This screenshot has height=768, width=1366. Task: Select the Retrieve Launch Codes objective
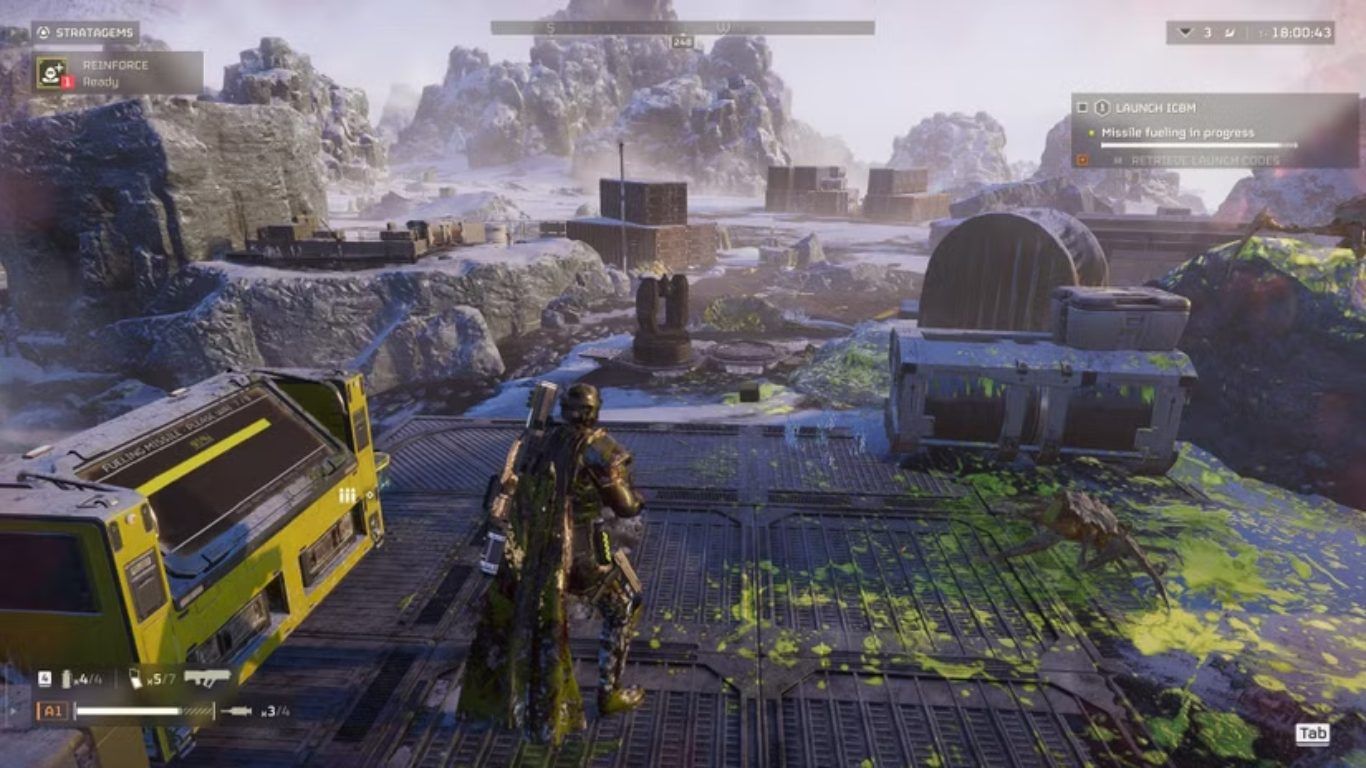[1190, 160]
